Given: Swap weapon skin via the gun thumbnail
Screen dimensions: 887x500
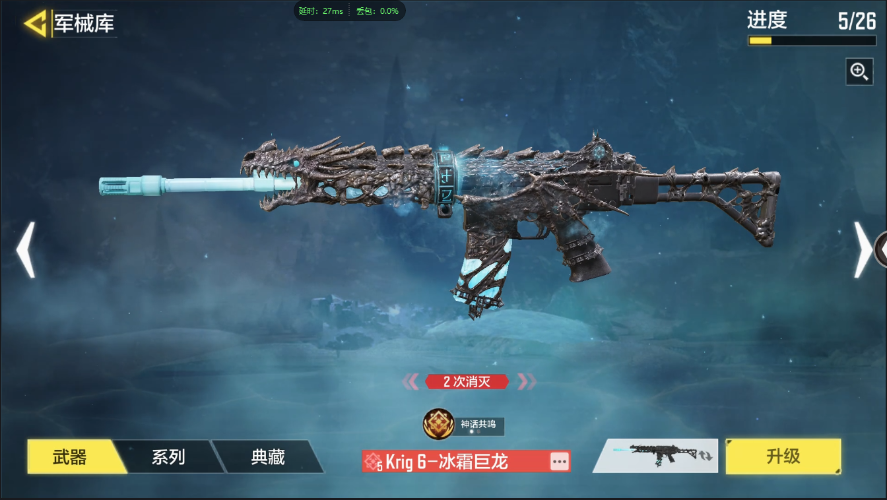Looking at the screenshot, I should click(656, 456).
